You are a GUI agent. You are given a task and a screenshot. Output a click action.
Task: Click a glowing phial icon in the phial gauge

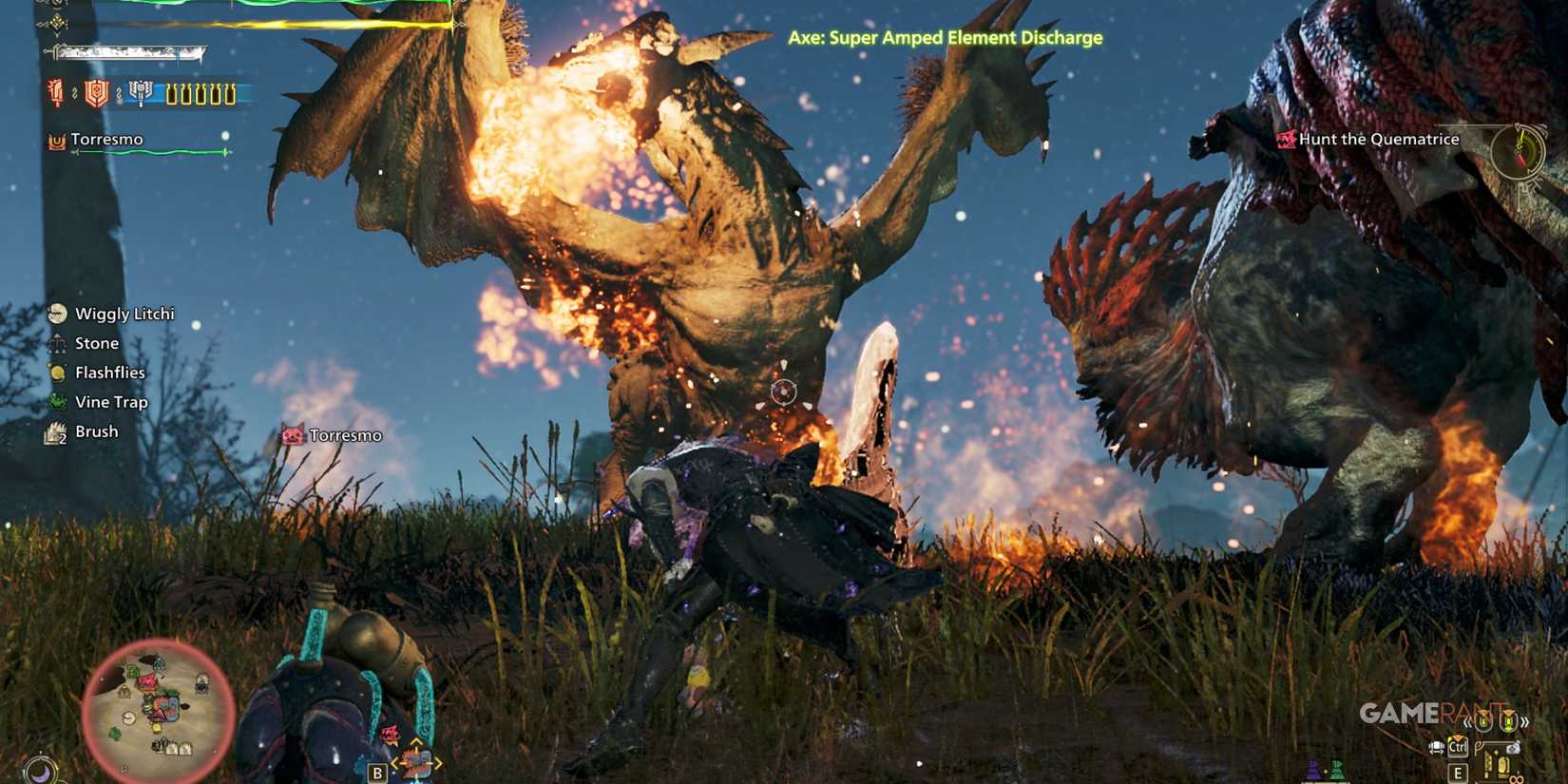coord(172,94)
